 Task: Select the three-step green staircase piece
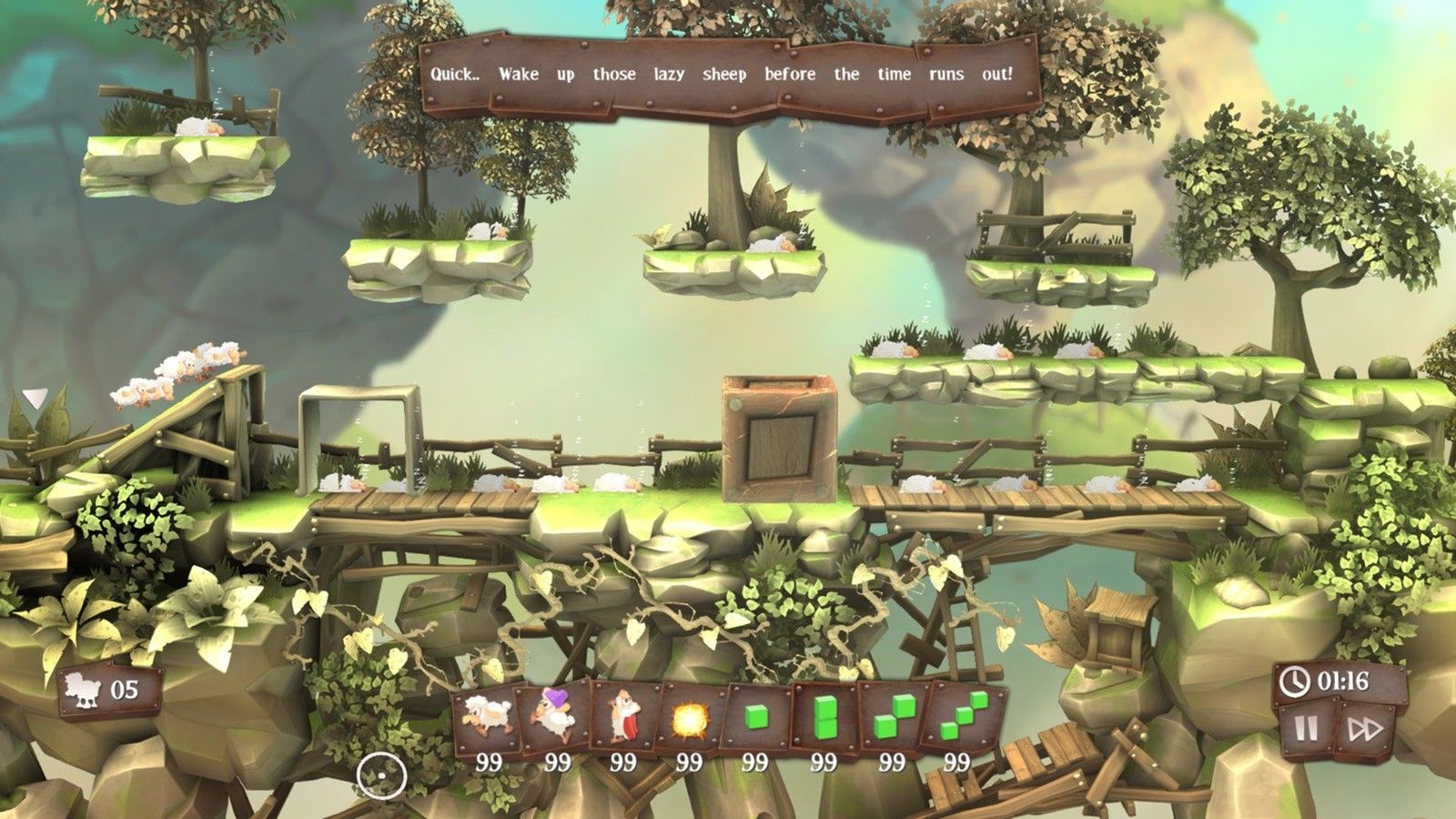coord(961,718)
